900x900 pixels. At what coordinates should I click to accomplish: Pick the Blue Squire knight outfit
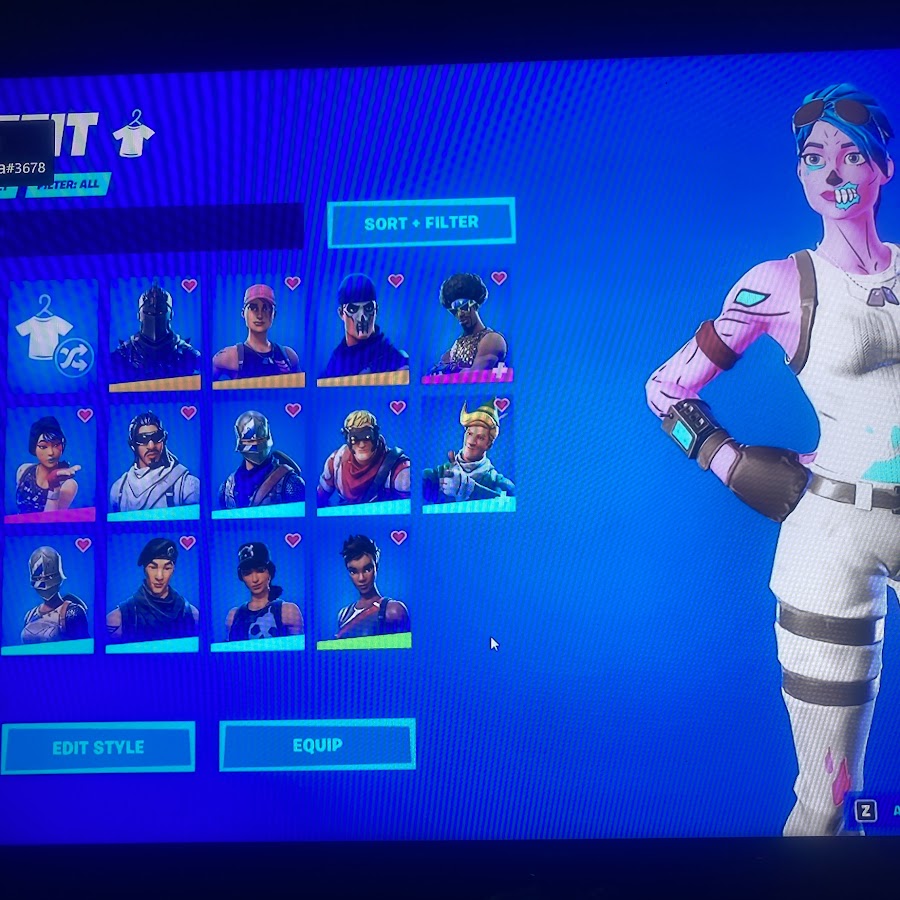point(258,461)
